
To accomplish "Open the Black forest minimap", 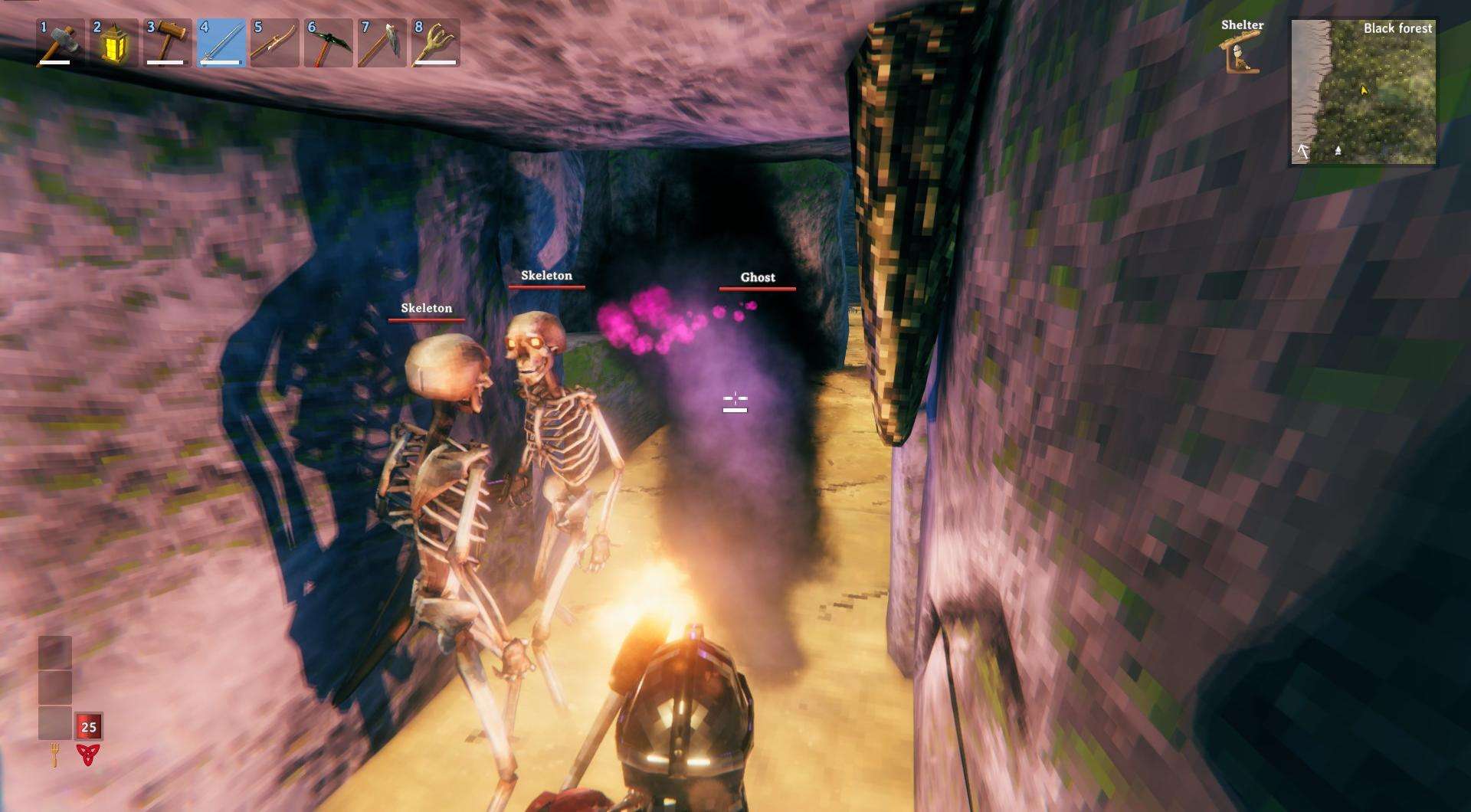I will [x=1363, y=92].
